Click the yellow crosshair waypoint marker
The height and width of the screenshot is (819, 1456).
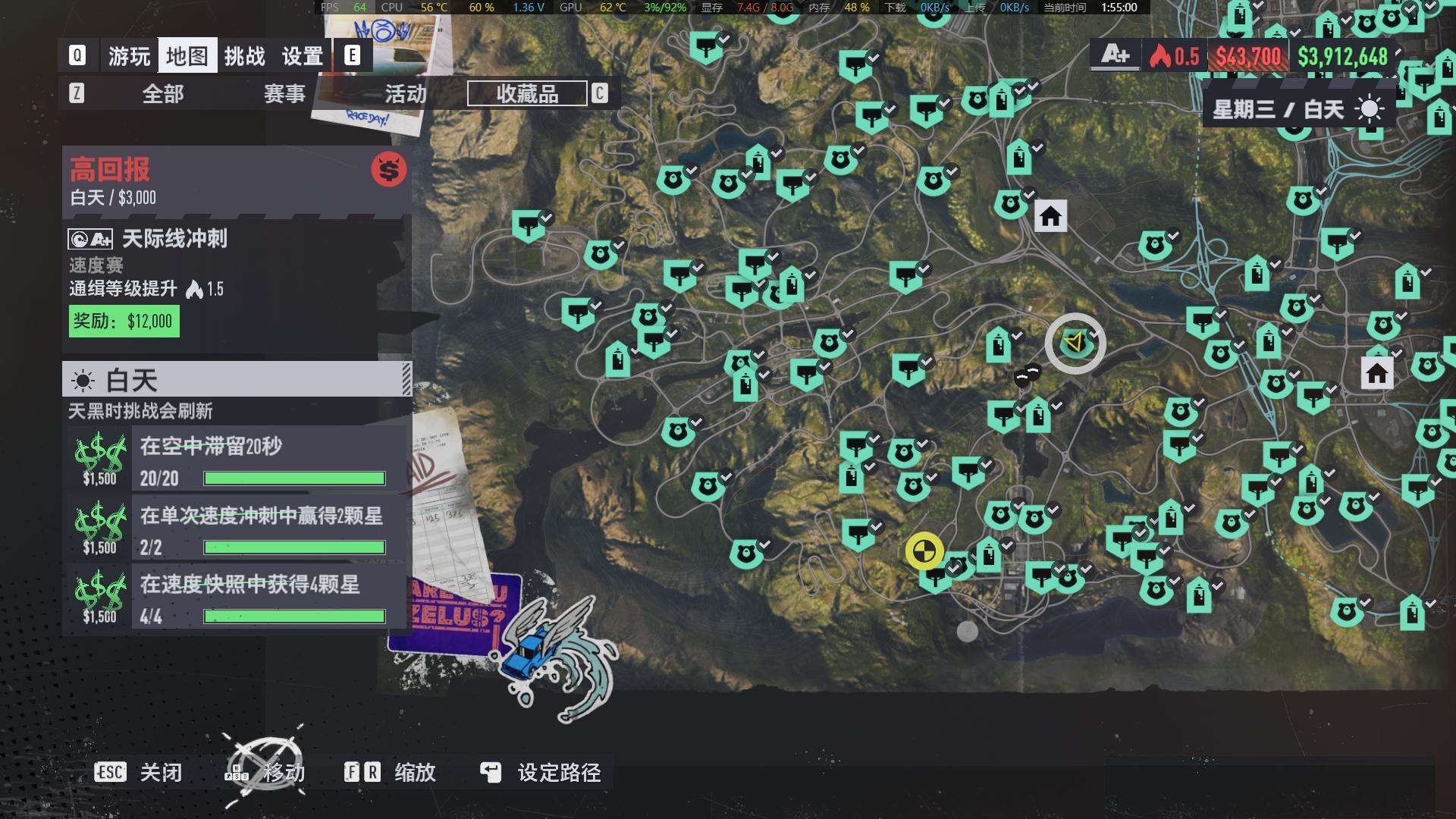[x=924, y=551]
